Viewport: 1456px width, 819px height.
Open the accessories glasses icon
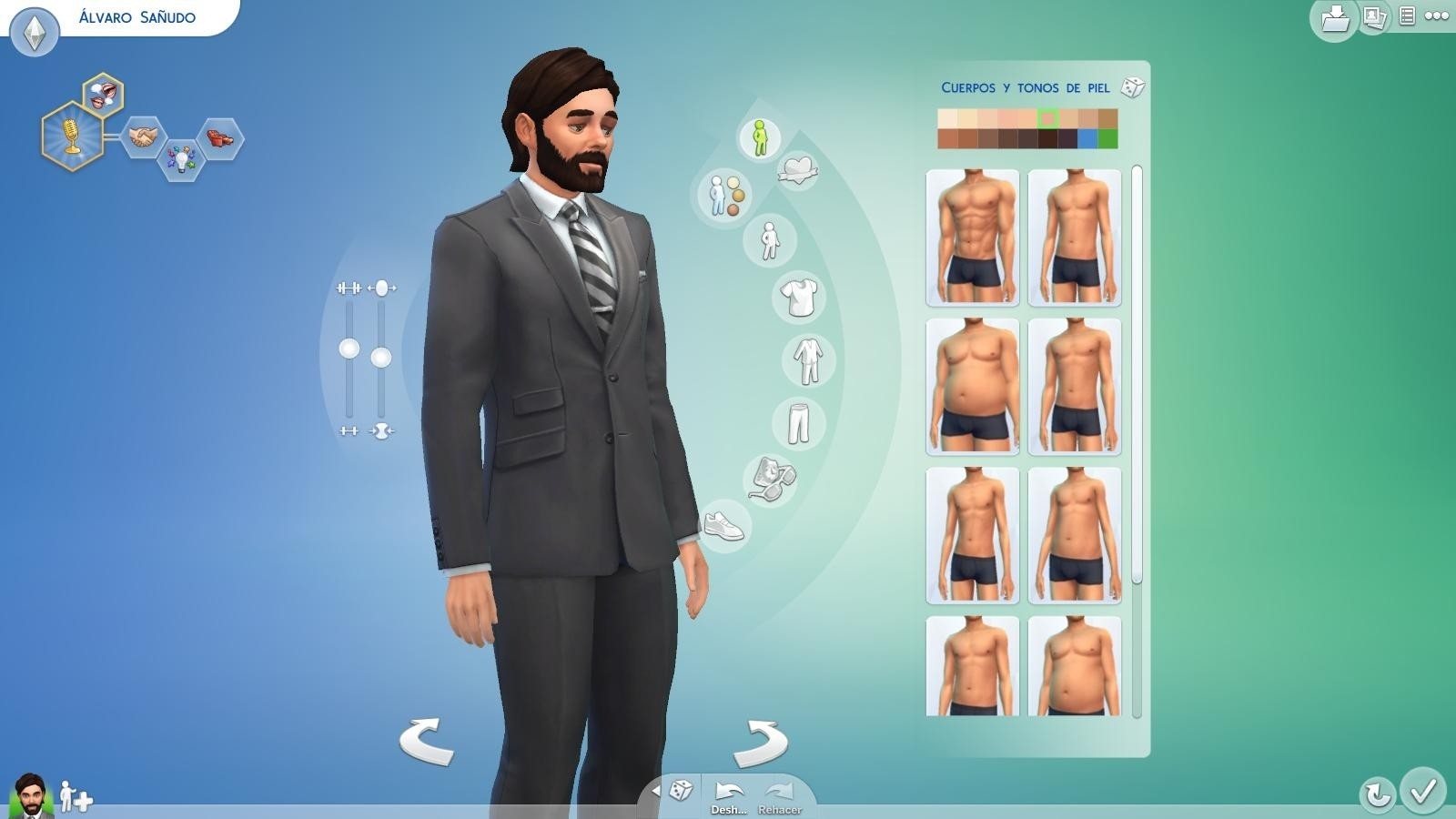[772, 478]
